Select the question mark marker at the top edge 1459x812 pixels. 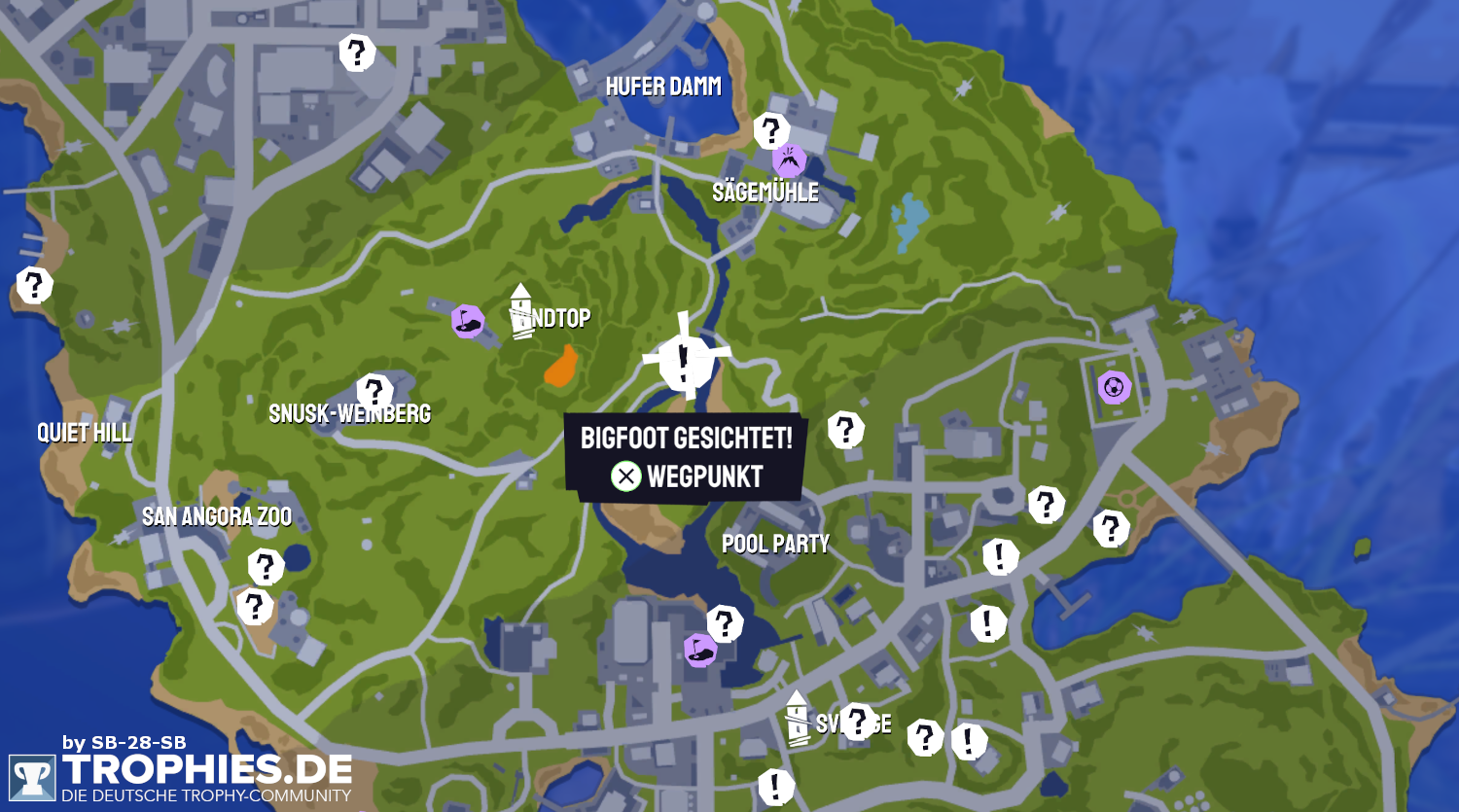pyautogui.click(x=359, y=52)
